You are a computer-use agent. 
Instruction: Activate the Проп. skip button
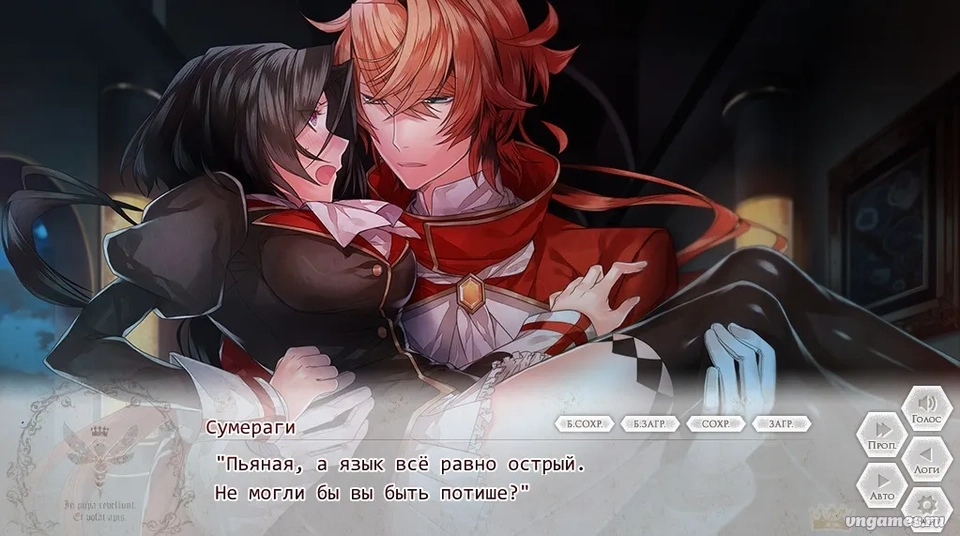click(881, 435)
